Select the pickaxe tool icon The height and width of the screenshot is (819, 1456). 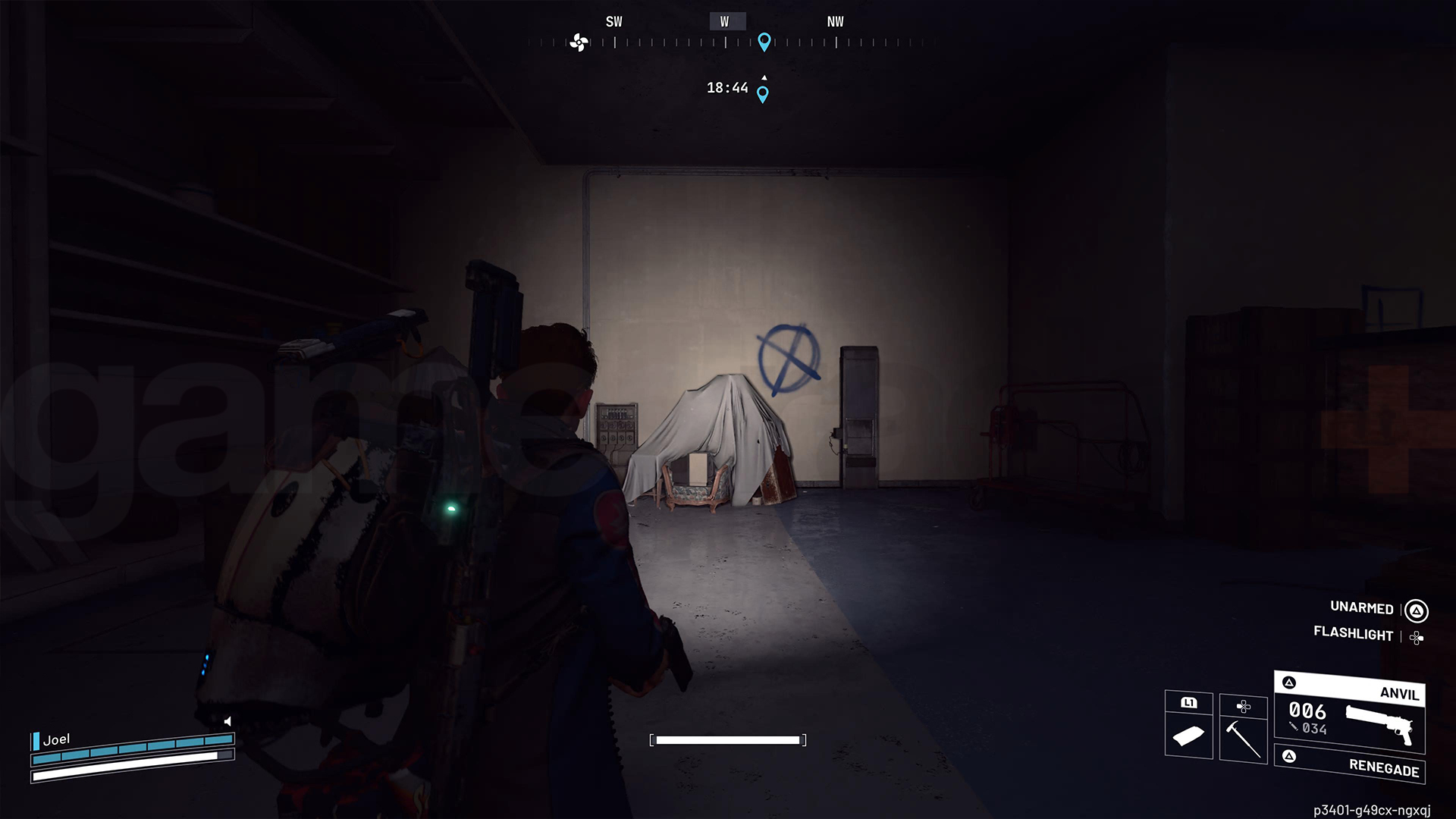pos(1244,738)
